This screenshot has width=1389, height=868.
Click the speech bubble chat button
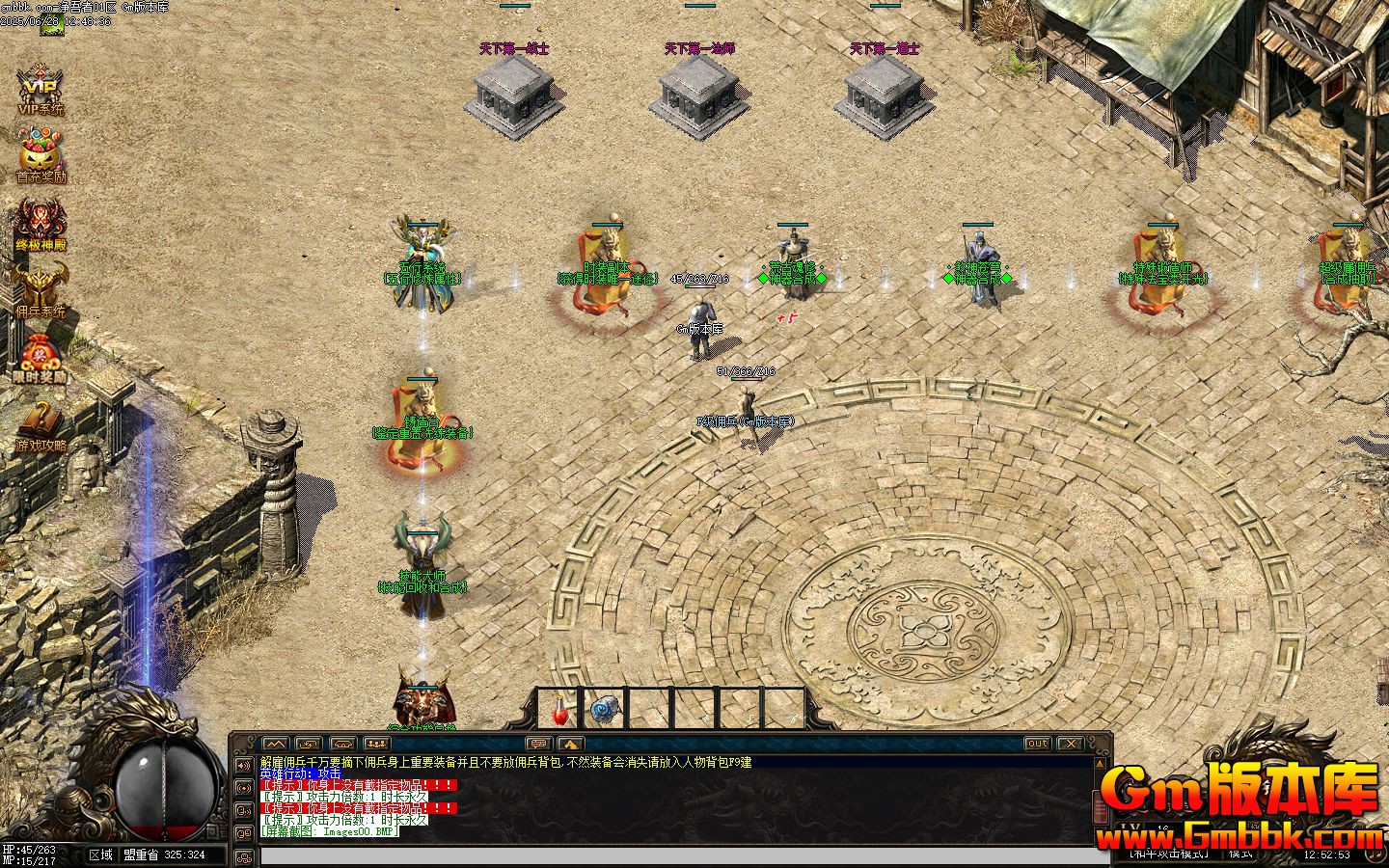click(537, 744)
